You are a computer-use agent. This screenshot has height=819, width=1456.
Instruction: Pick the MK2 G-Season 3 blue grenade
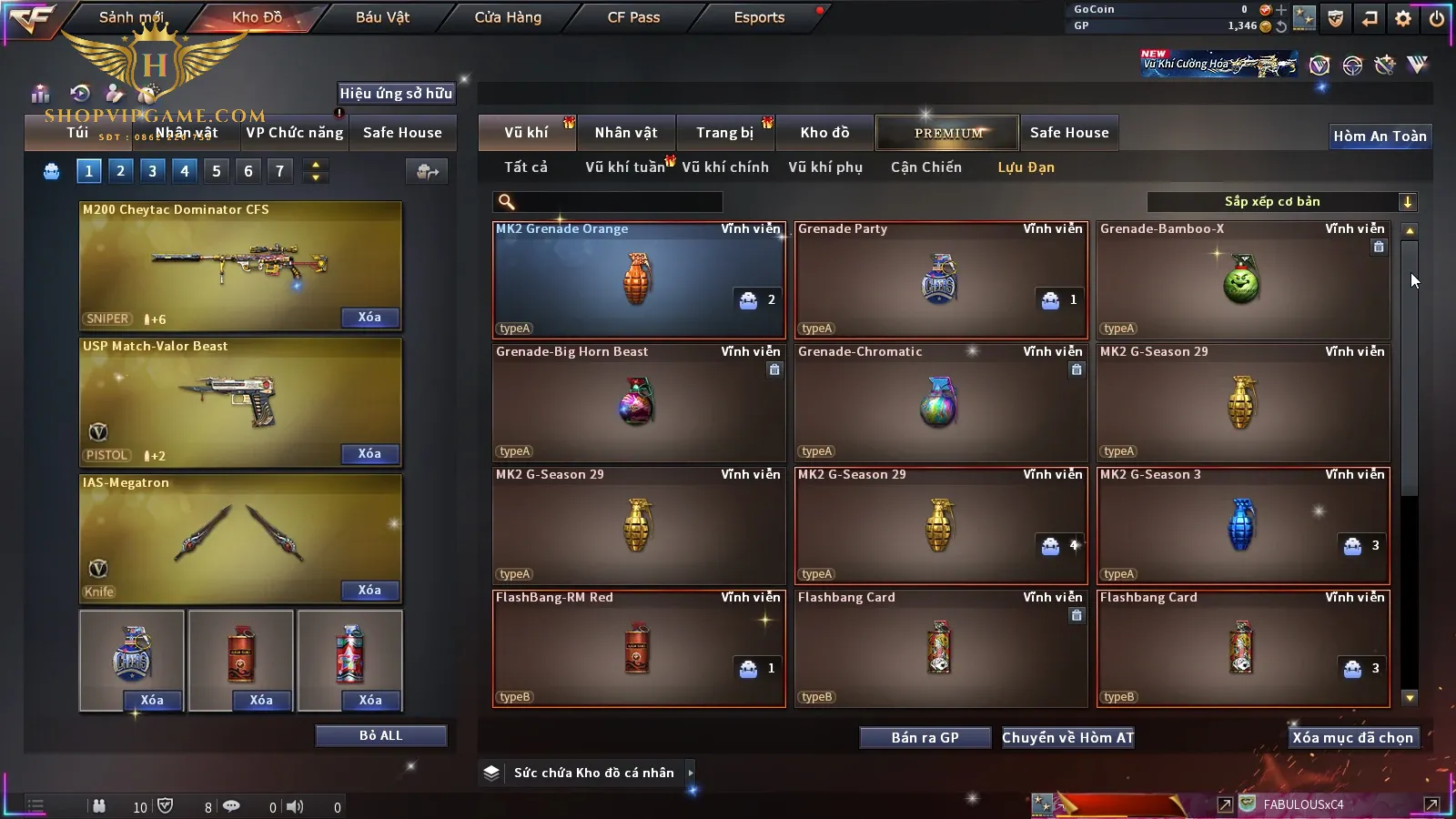[1242, 526]
